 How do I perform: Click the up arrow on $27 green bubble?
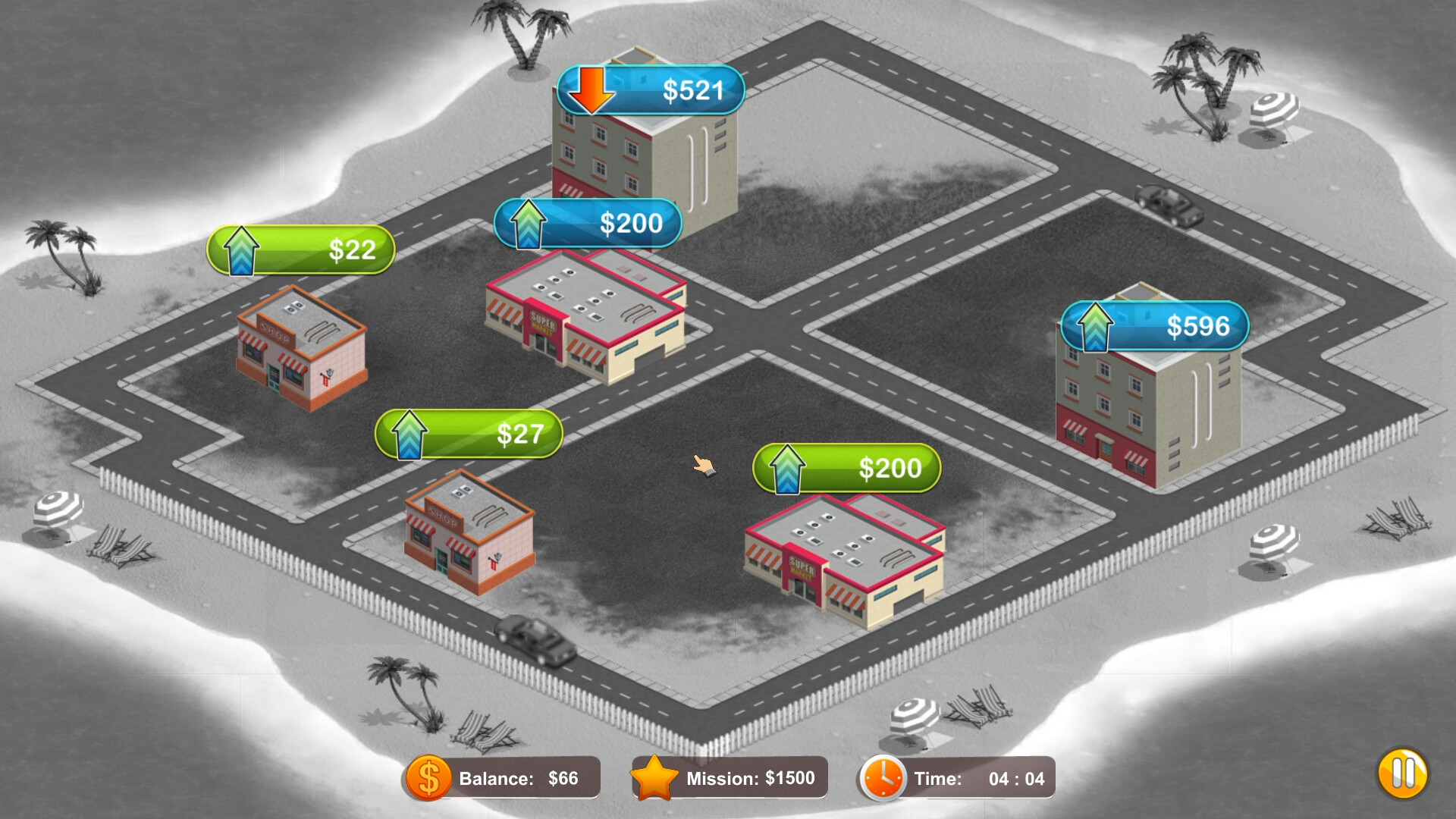(408, 434)
